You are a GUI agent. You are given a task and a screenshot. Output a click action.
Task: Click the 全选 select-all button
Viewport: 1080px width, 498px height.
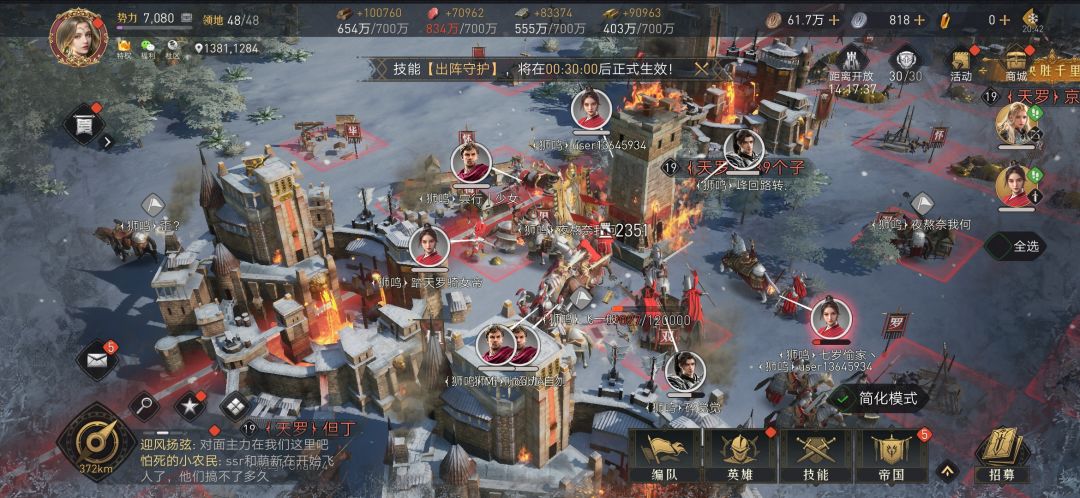click(1019, 246)
